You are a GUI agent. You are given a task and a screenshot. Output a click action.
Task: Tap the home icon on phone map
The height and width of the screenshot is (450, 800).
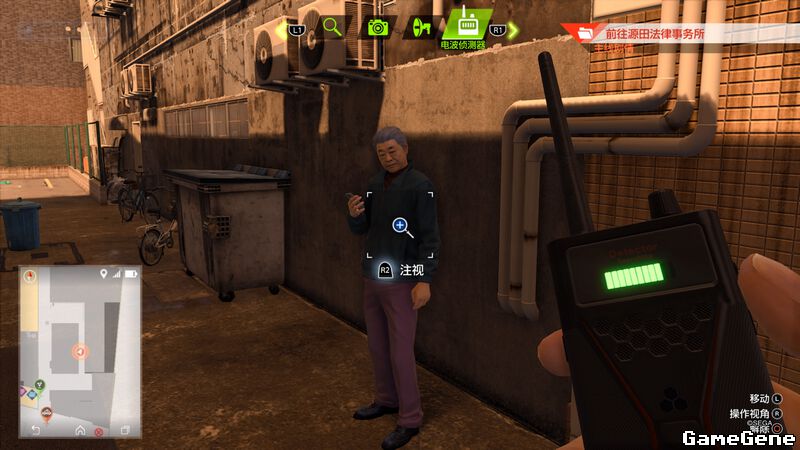point(80,430)
